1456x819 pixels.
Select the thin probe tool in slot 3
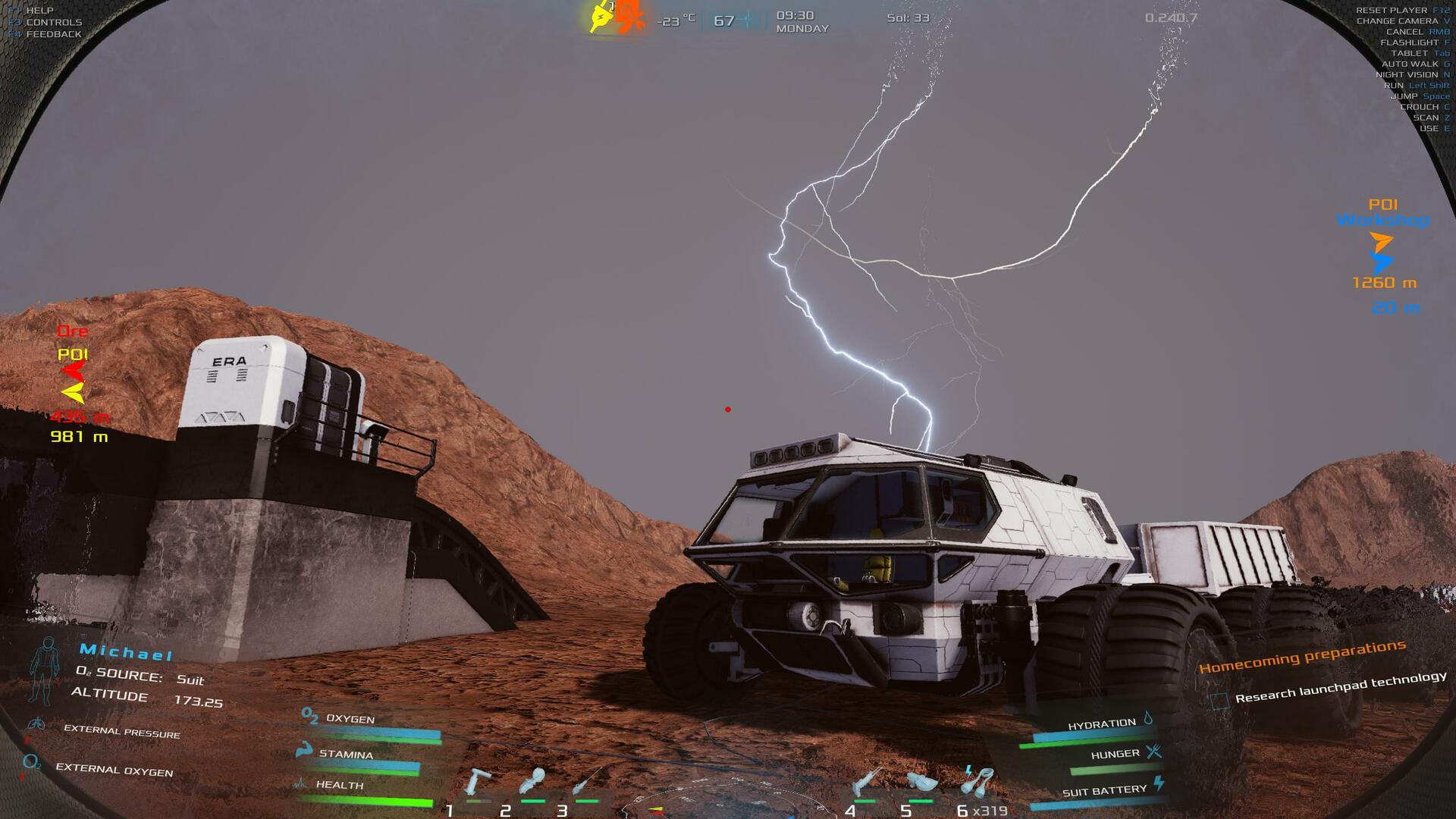(587, 781)
